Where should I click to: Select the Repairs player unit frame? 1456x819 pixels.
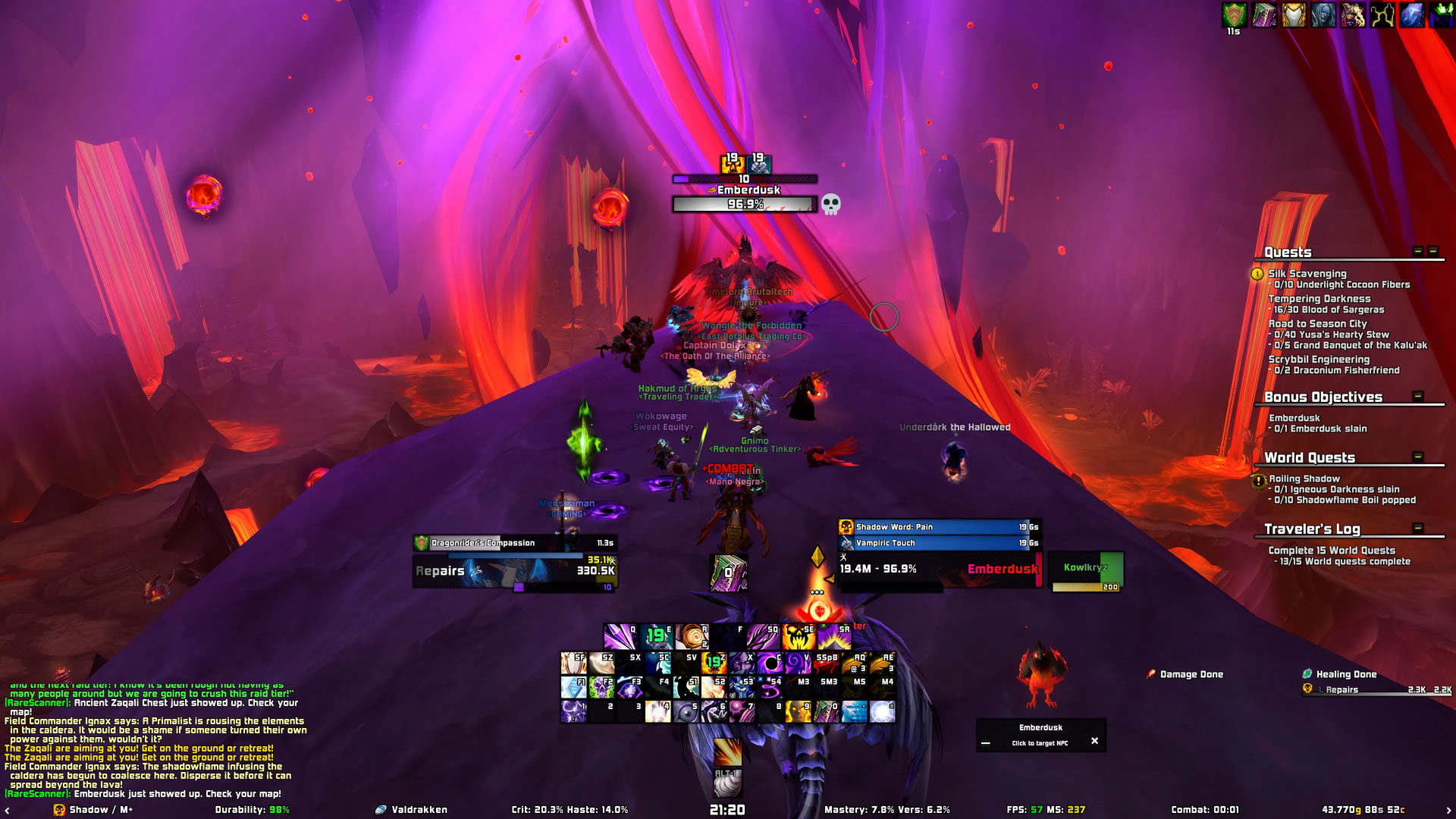click(514, 571)
